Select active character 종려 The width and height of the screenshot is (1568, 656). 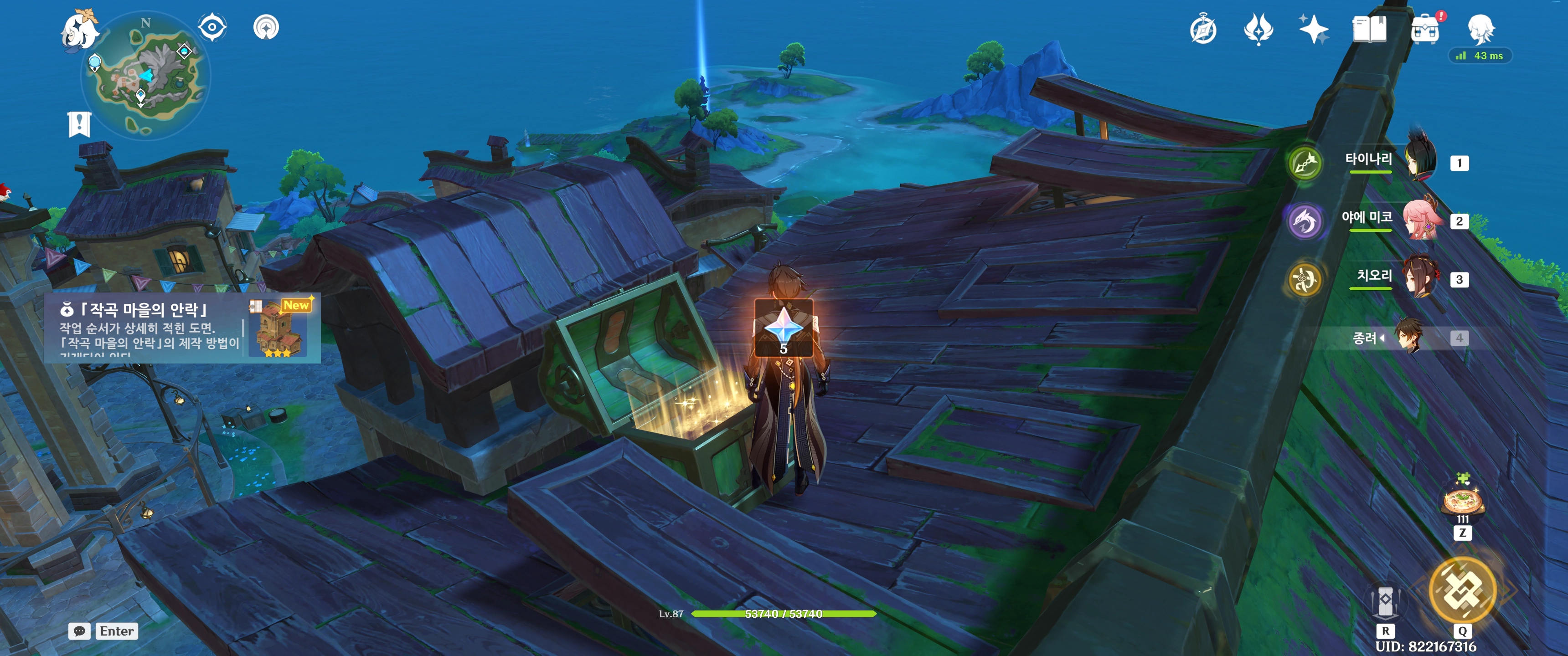(1409, 337)
